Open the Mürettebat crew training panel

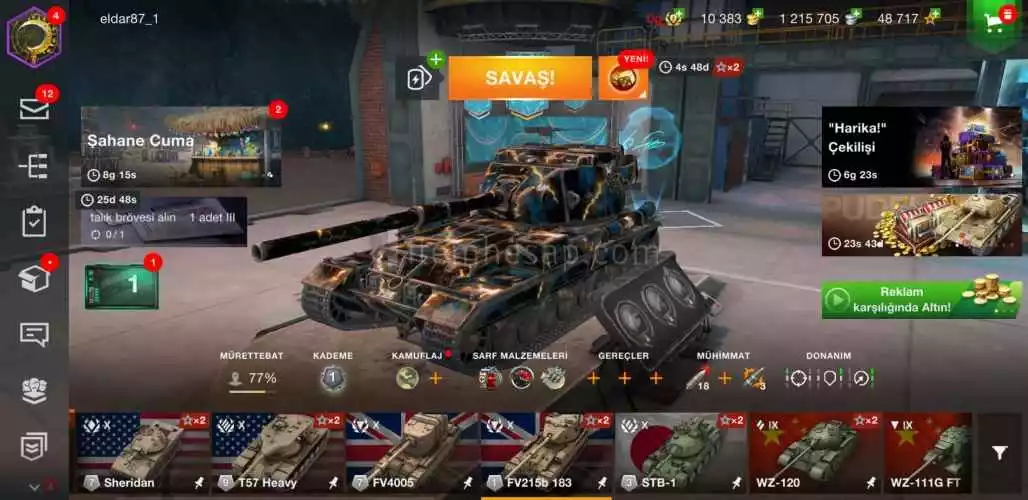[x=252, y=378]
